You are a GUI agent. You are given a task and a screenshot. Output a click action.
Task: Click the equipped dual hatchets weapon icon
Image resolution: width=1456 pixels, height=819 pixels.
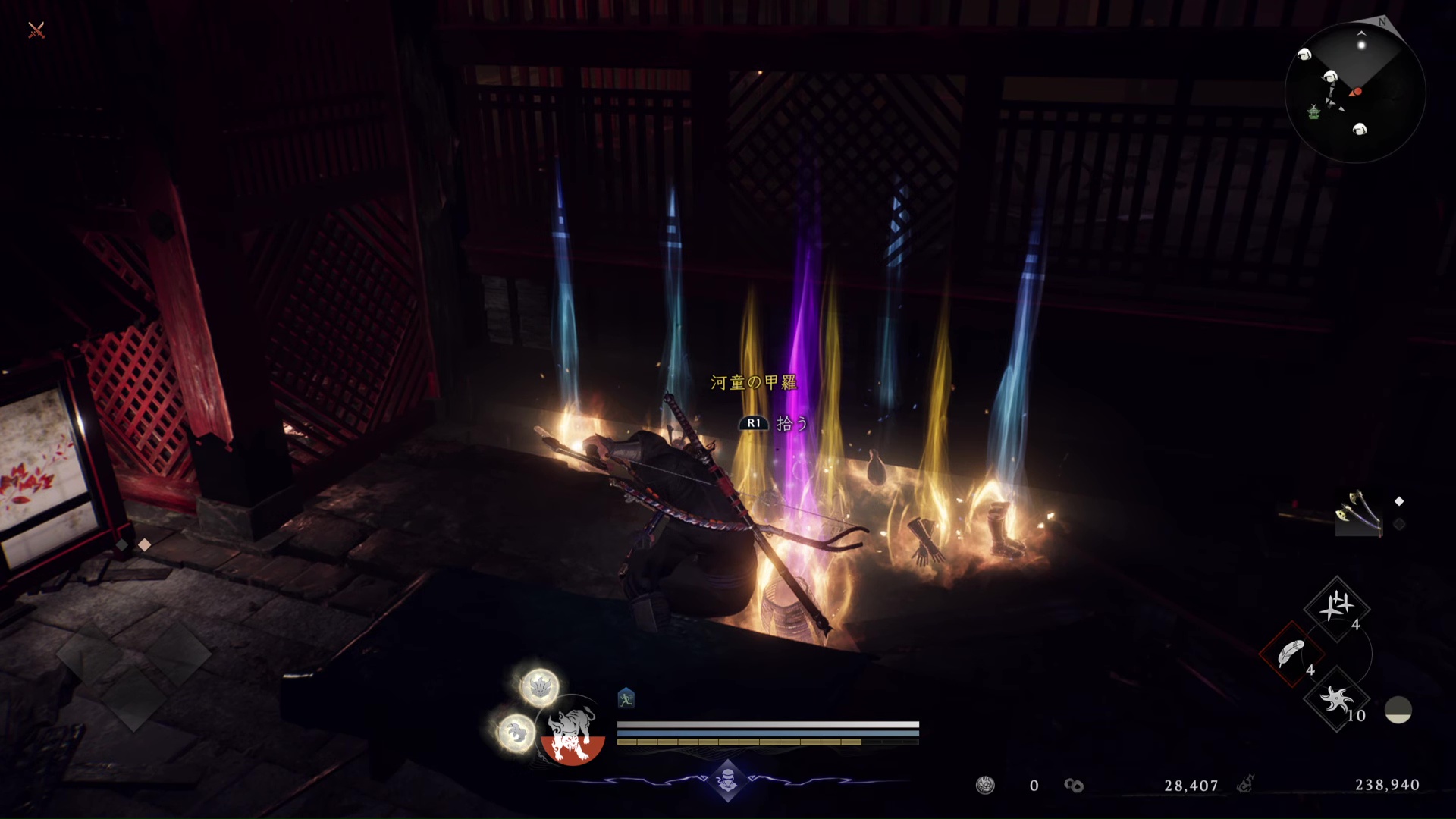pos(1357,513)
